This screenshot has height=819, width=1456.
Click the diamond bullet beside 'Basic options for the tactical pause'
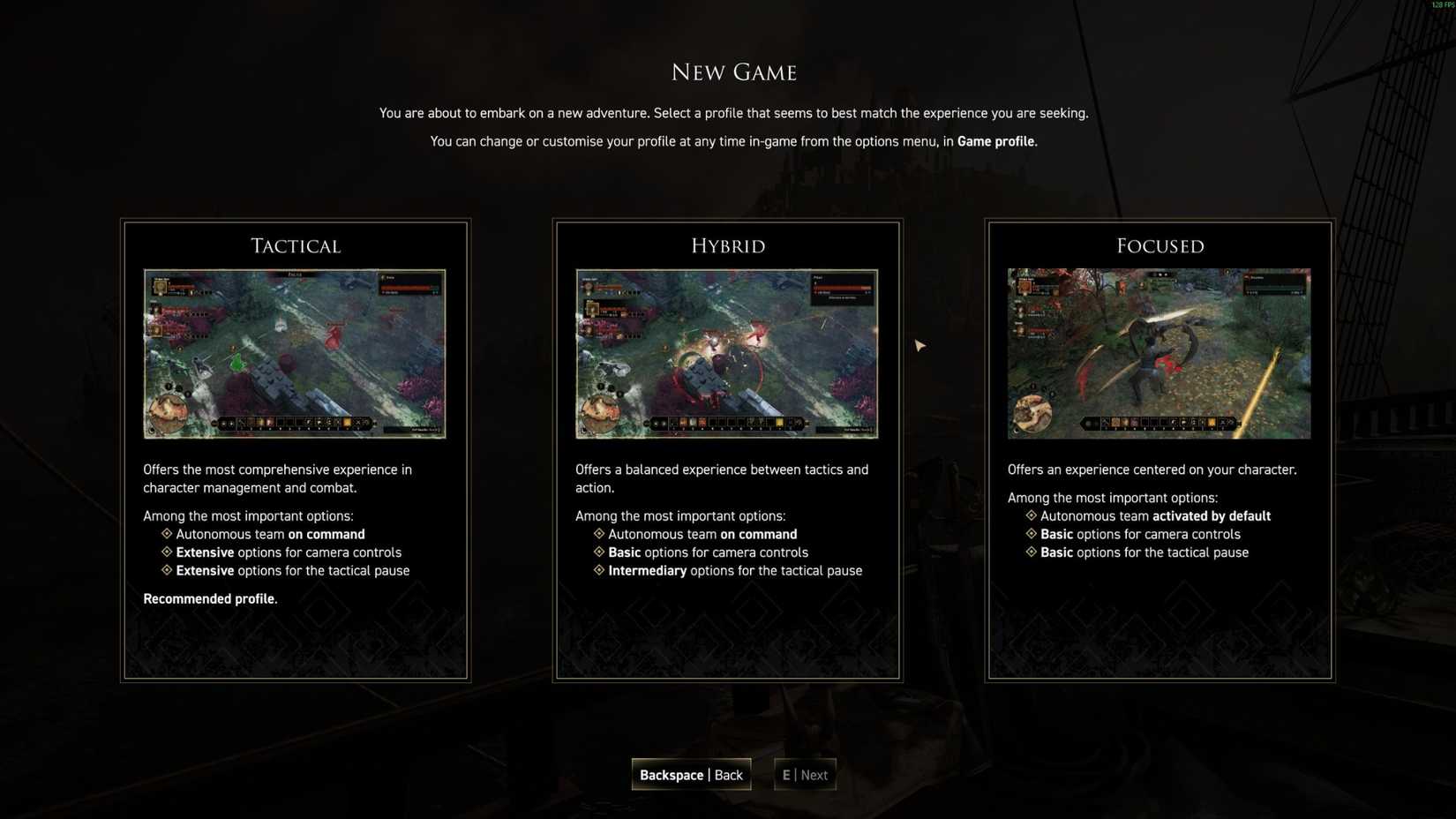point(1032,552)
